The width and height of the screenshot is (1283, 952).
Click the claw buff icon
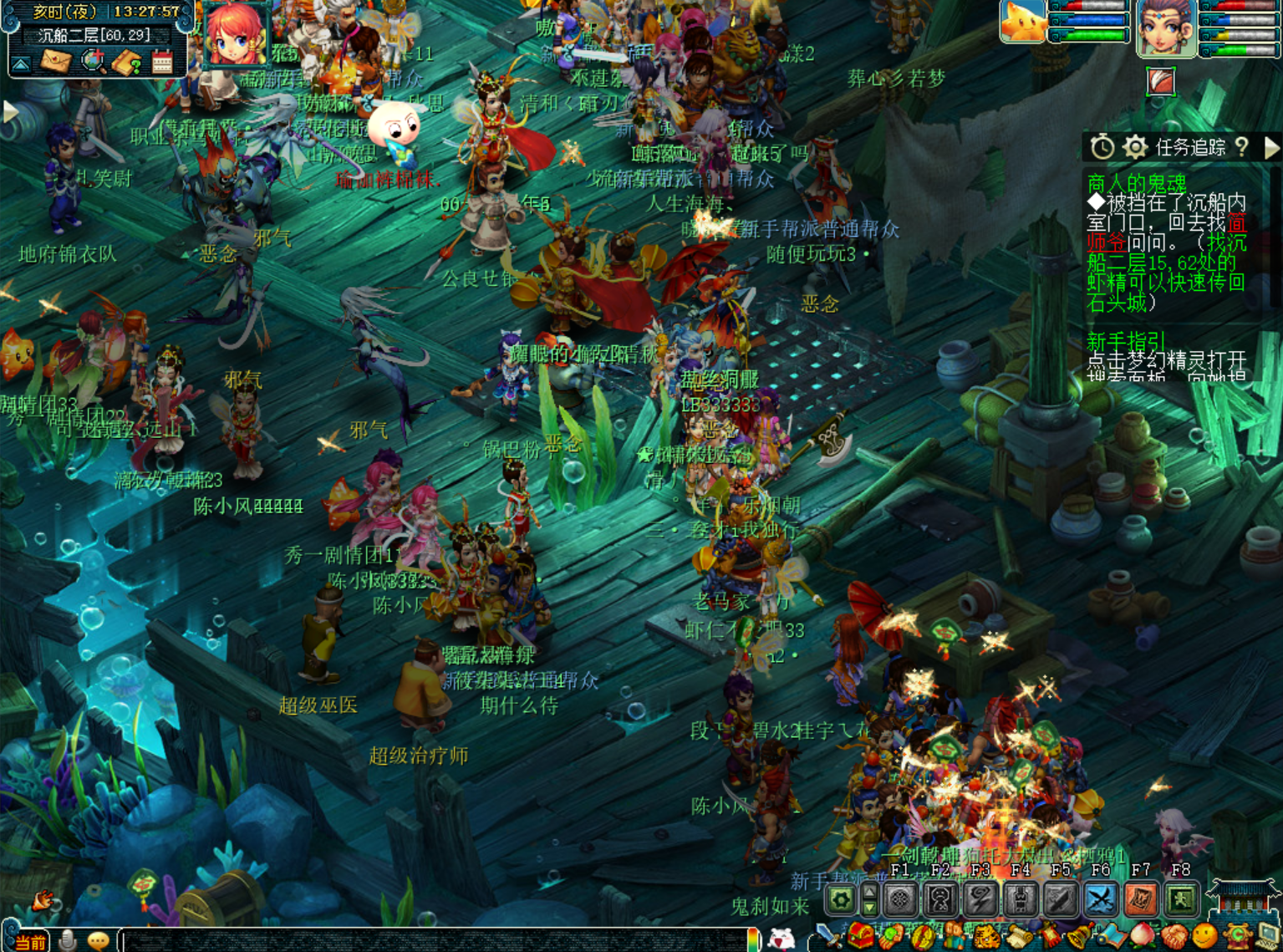pos(1161,82)
